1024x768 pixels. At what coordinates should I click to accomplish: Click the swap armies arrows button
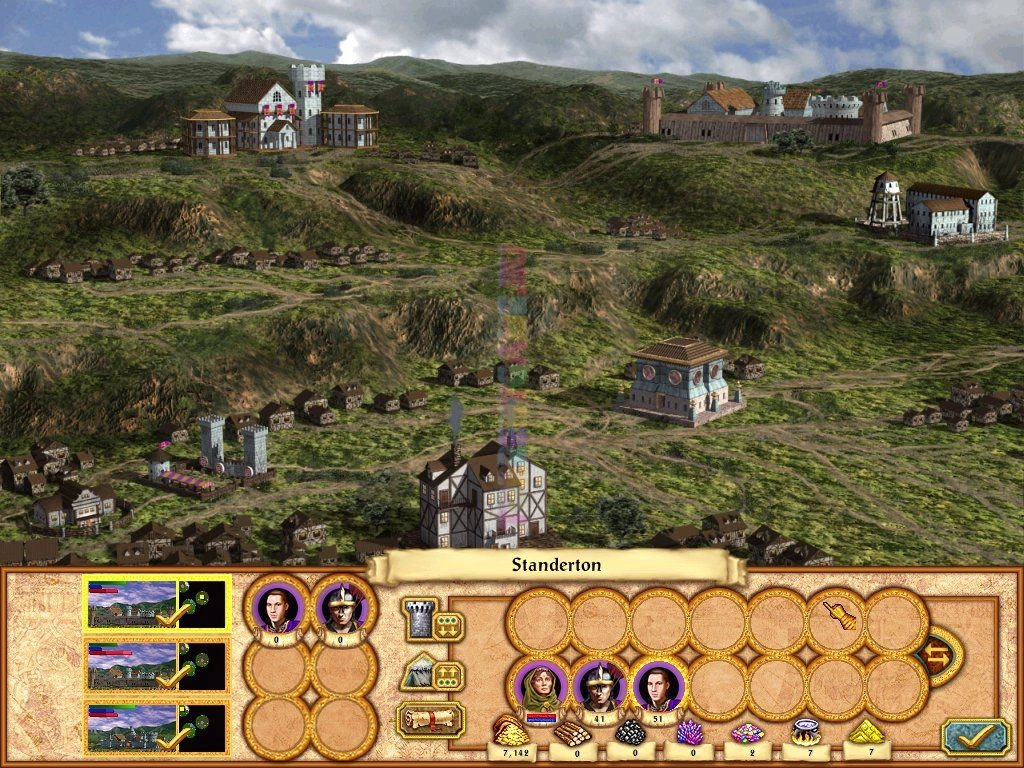[939, 656]
